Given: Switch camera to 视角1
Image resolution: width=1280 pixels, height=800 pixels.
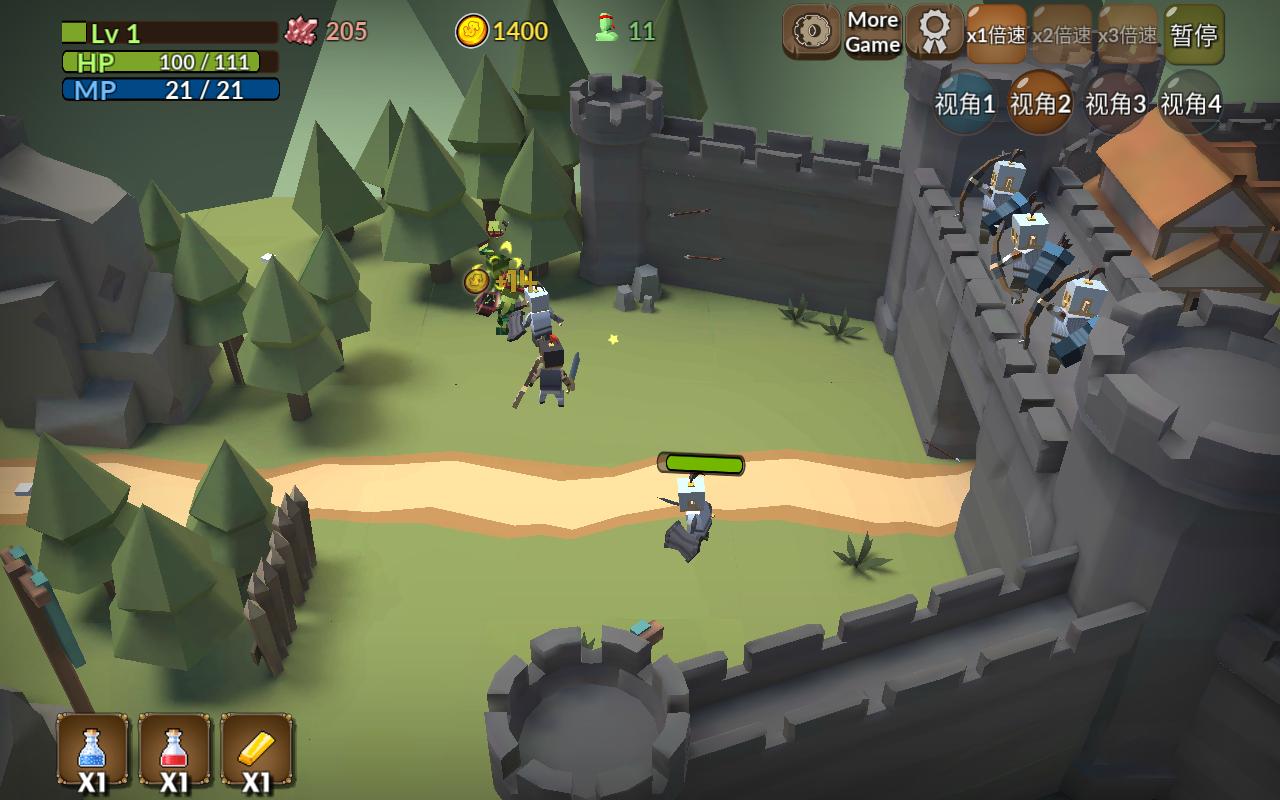Looking at the screenshot, I should coord(965,103).
